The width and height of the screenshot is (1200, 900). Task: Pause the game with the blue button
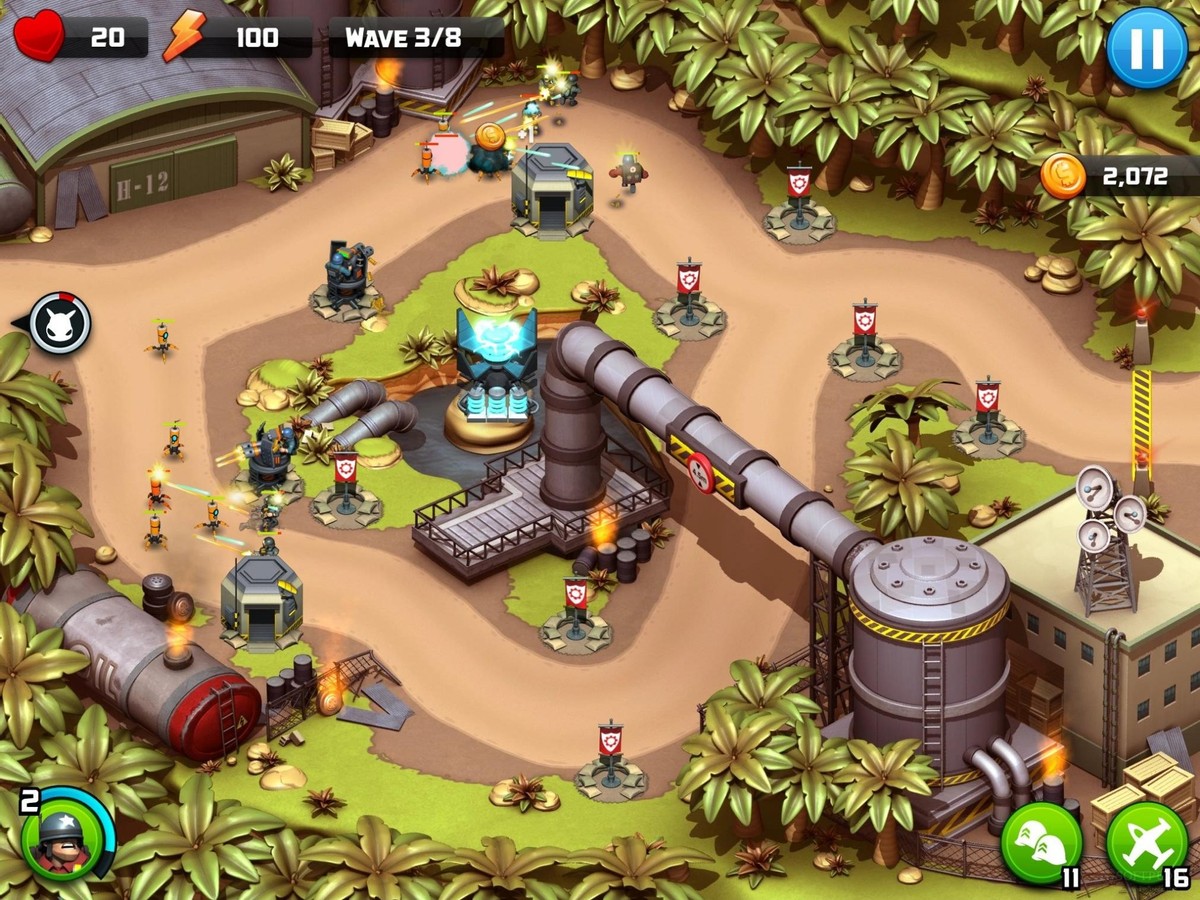click(x=1146, y=49)
